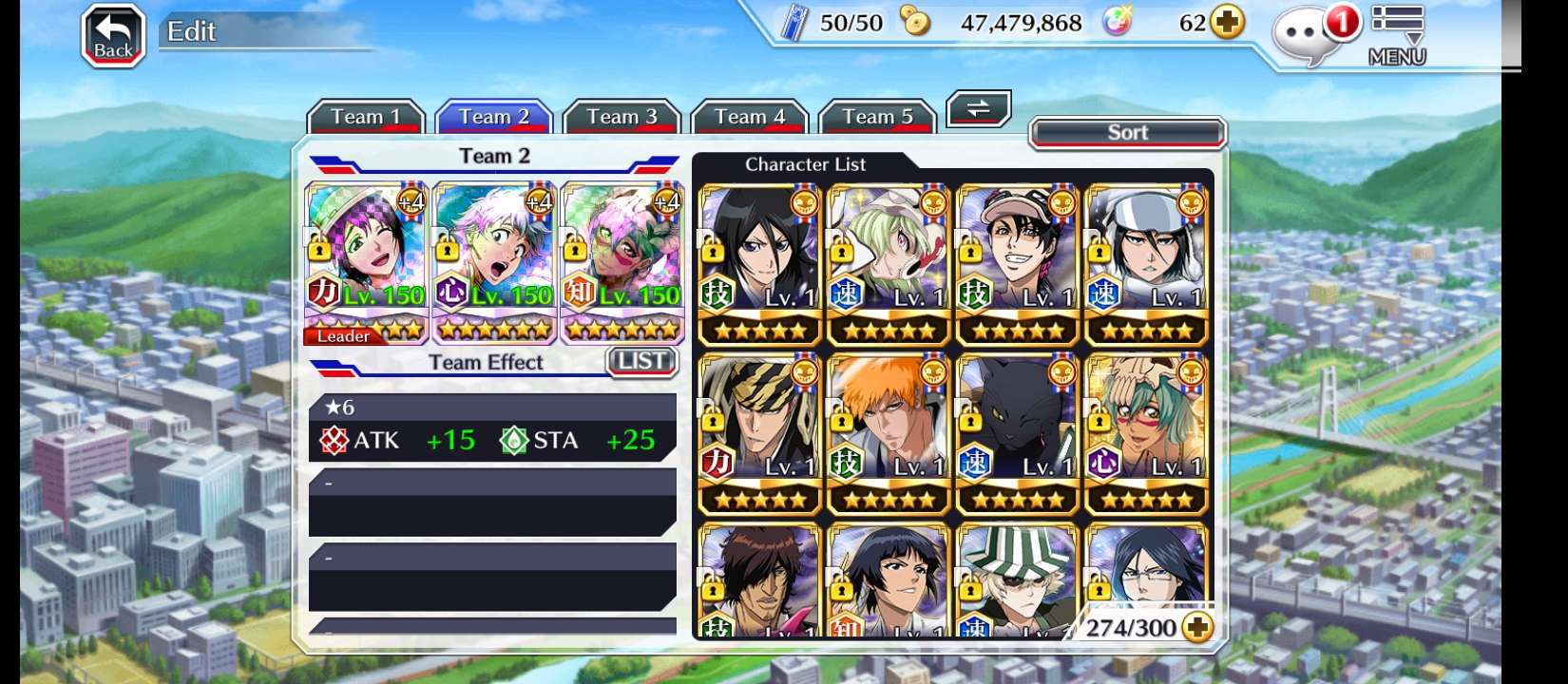Show the Team Effect LIST
The height and width of the screenshot is (684, 1568).
click(x=641, y=362)
